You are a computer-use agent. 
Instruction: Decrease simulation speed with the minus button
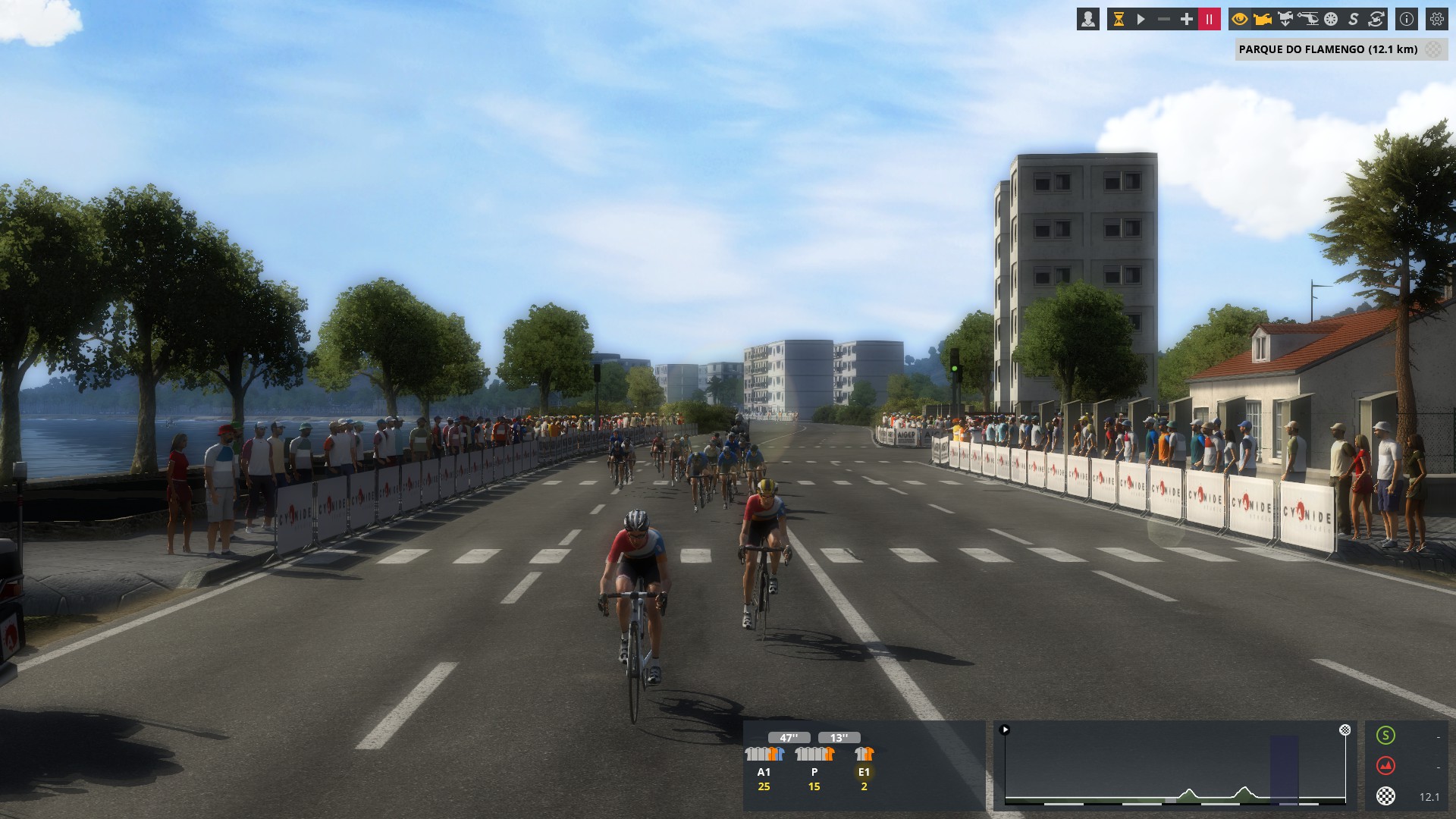pos(1164,20)
